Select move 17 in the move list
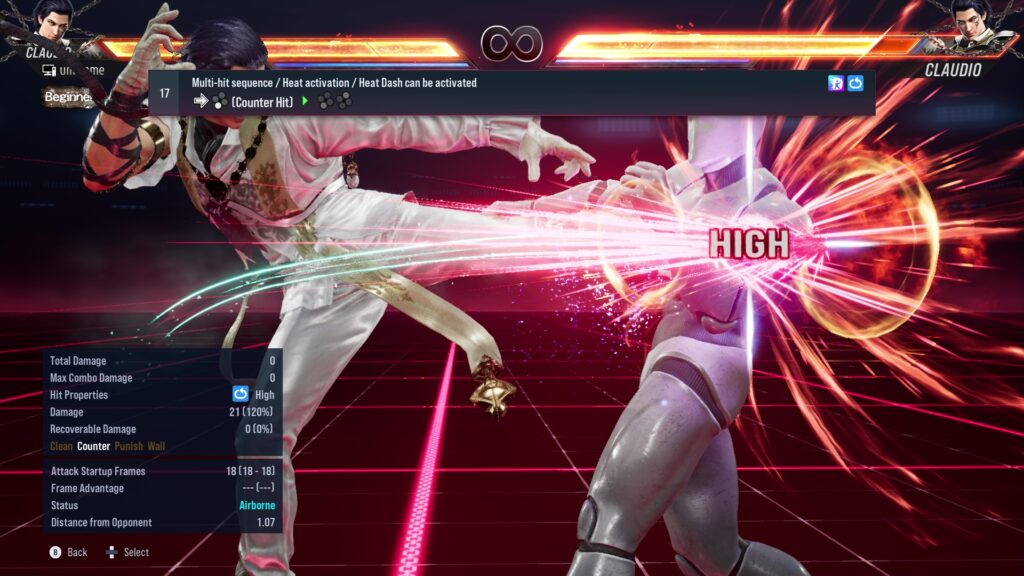Screen dimensions: 1024x576 (511, 92)
